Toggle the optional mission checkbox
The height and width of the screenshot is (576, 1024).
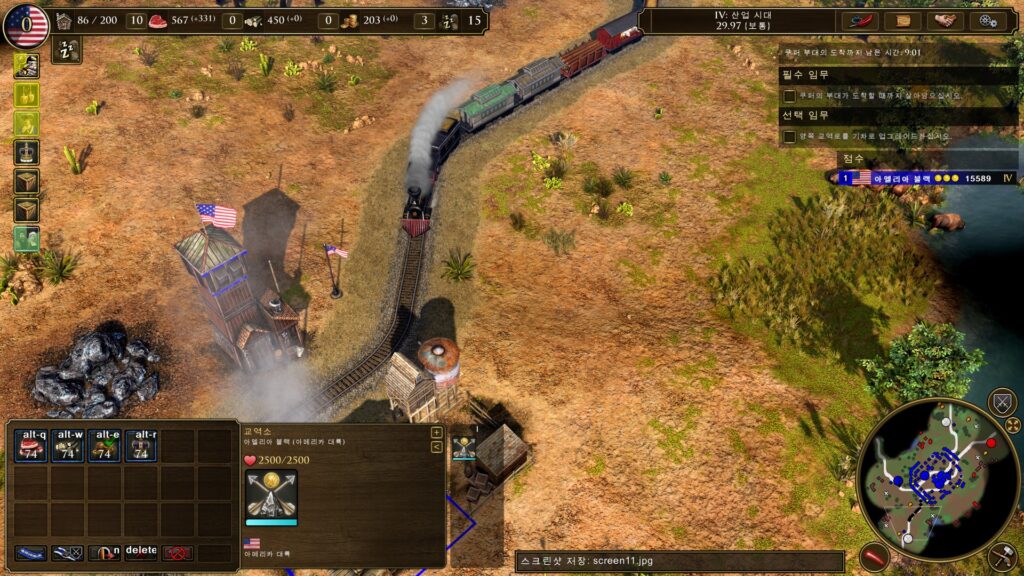pos(790,136)
